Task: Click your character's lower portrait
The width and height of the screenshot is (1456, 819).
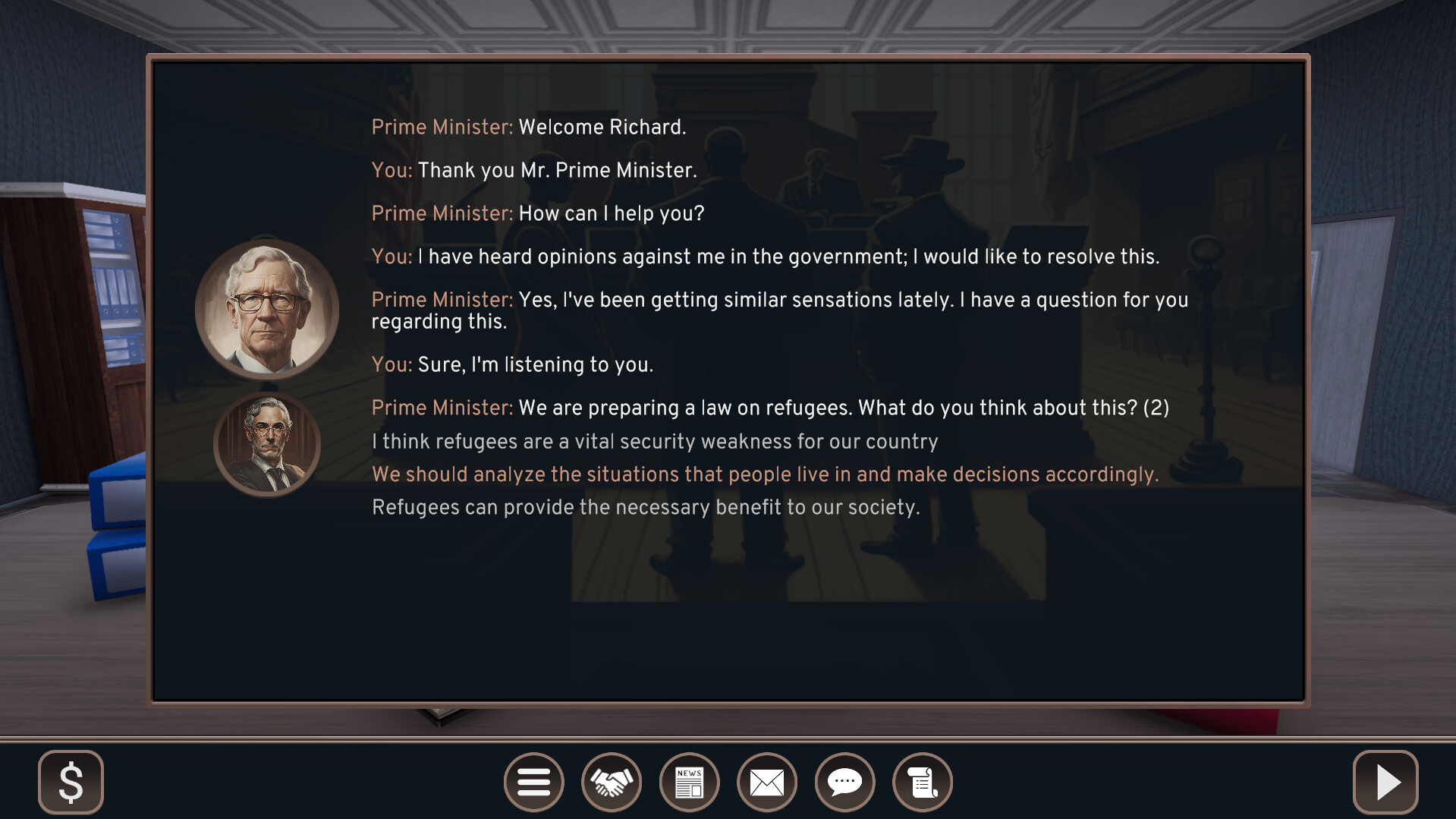Action: 267,444
